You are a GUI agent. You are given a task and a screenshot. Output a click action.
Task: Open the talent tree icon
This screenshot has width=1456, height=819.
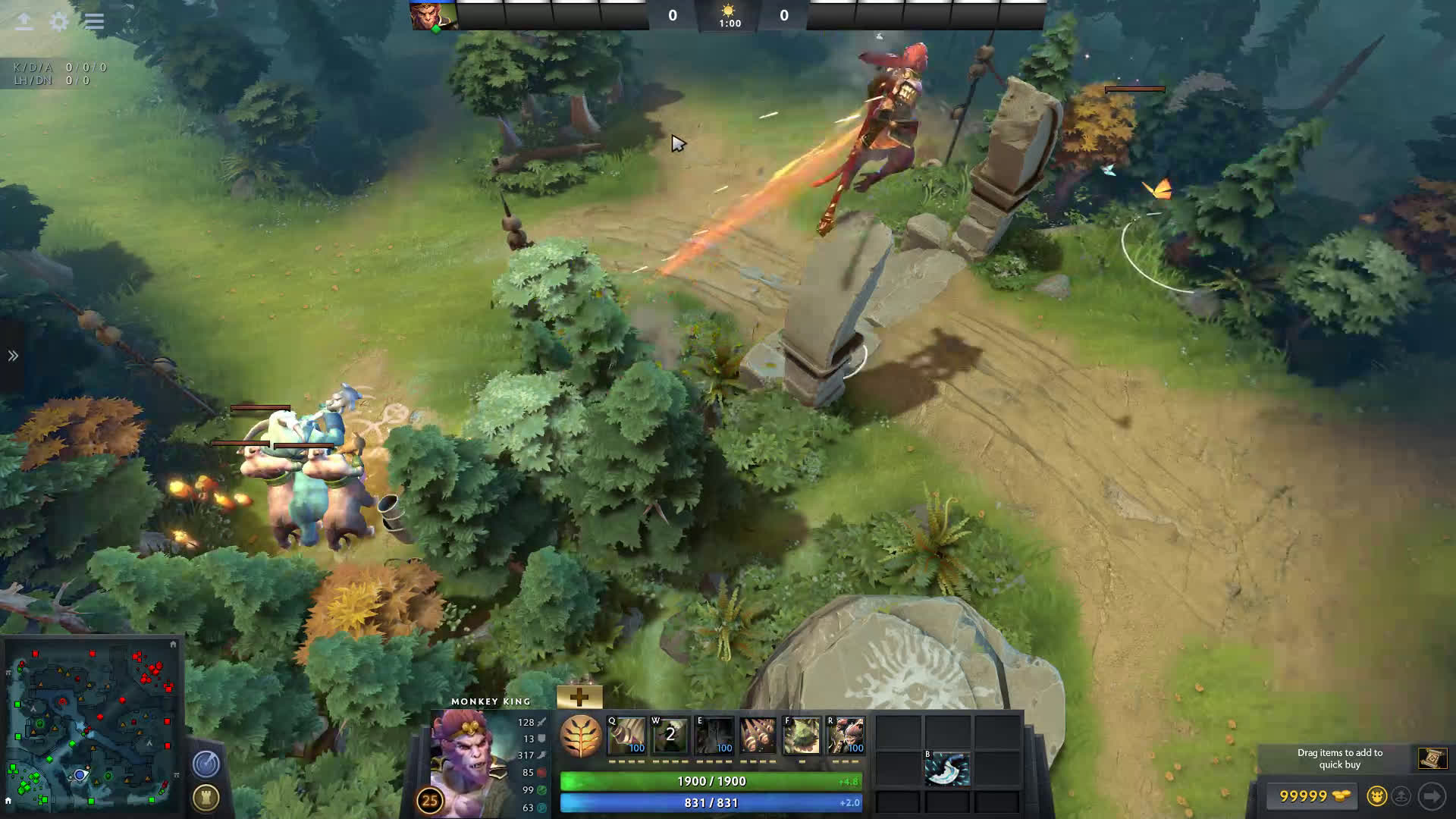point(581,736)
